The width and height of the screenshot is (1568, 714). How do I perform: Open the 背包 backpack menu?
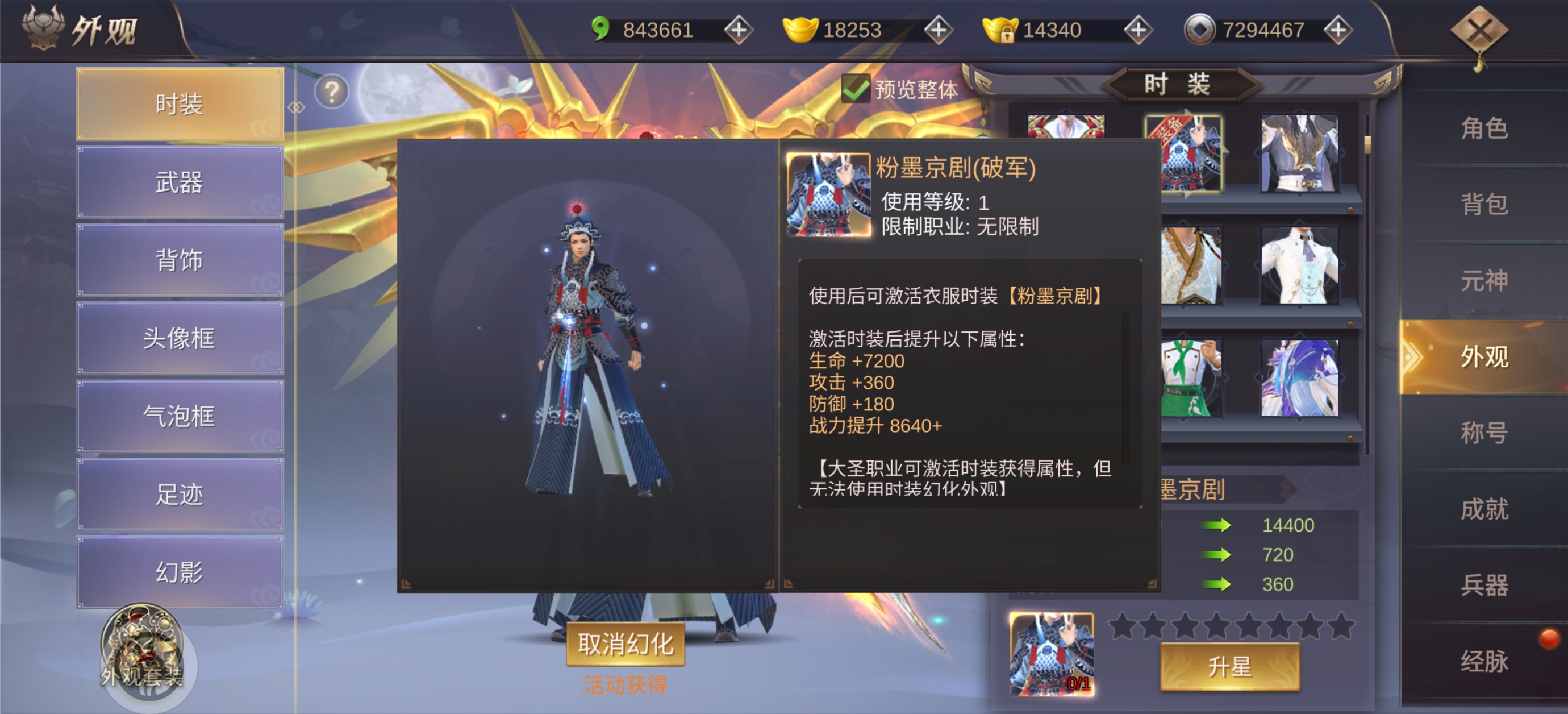1484,204
